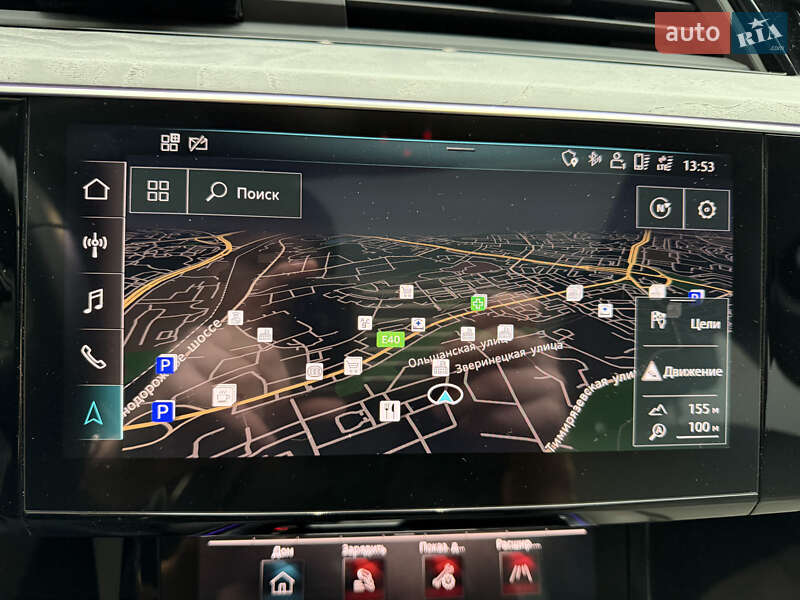Select the restaurant marker on the map
Screen dimensions: 800x600
(389, 411)
